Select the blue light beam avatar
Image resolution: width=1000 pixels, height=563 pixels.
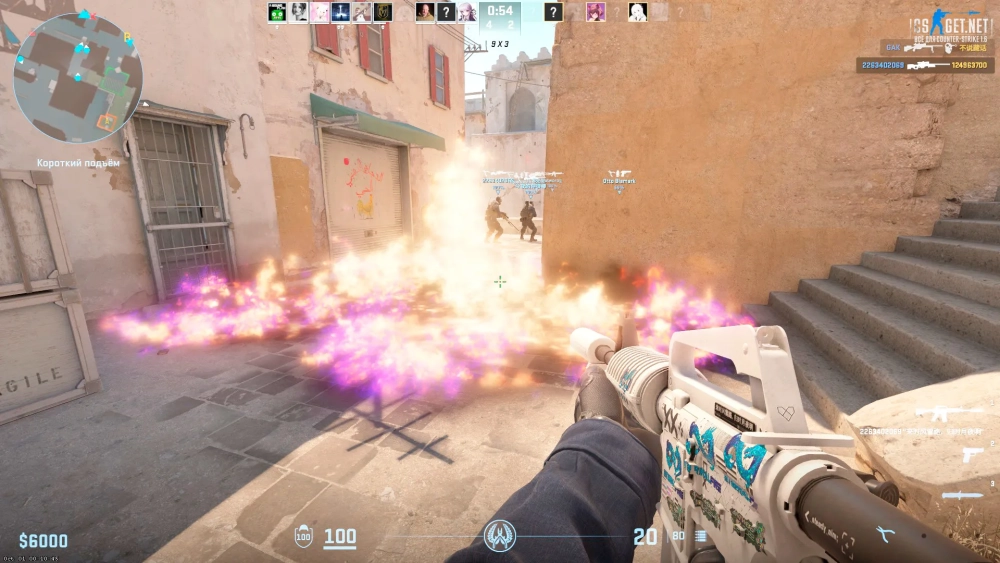point(341,12)
